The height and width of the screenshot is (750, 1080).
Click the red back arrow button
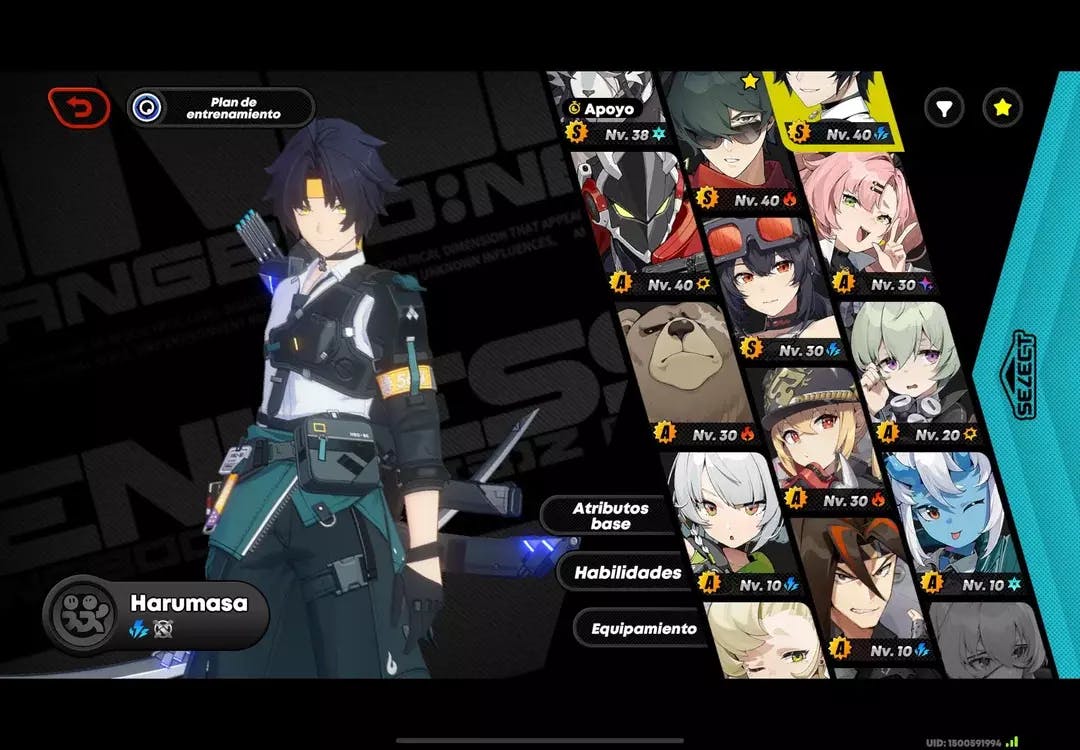(79, 107)
